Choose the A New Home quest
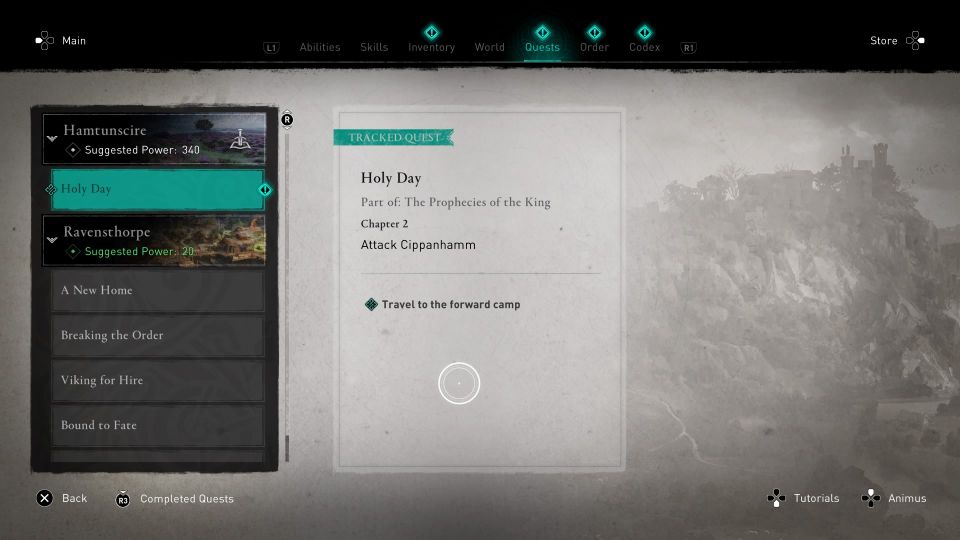 coord(157,291)
